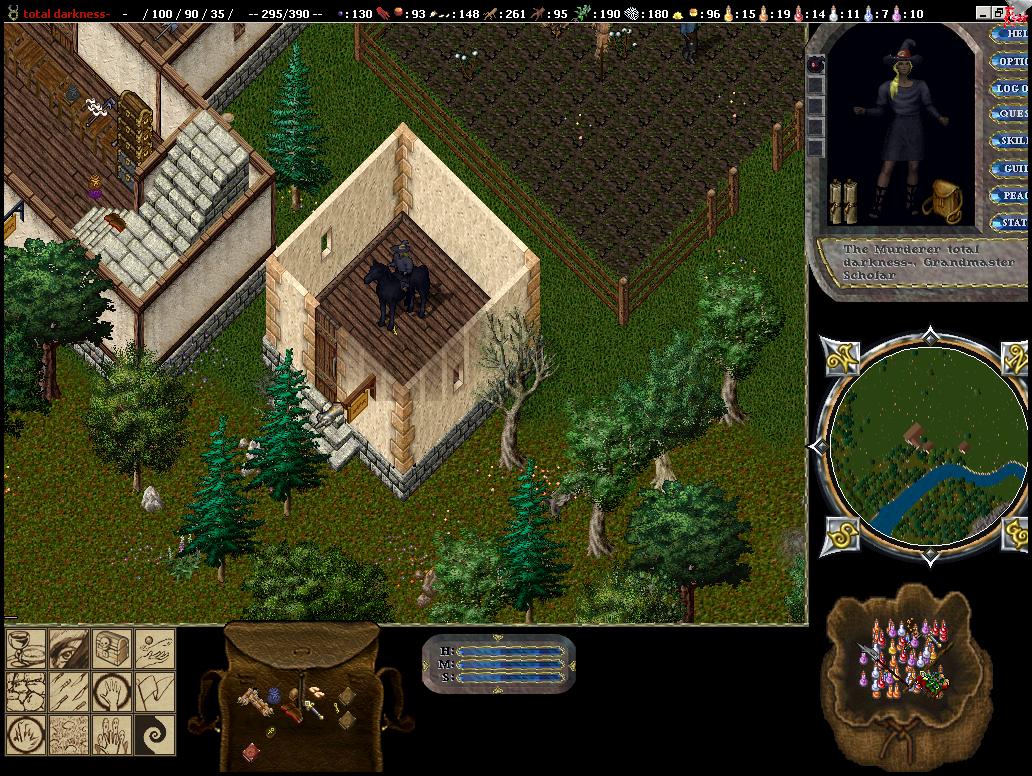Show the Skills list
The image size is (1032, 776).
click(1012, 141)
